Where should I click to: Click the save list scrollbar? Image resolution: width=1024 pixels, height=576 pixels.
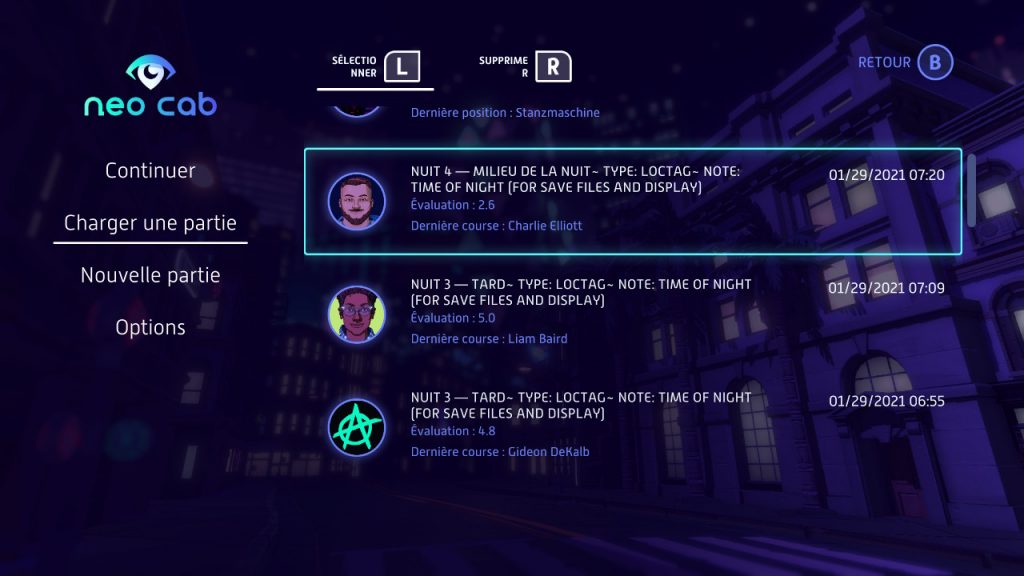pos(970,190)
